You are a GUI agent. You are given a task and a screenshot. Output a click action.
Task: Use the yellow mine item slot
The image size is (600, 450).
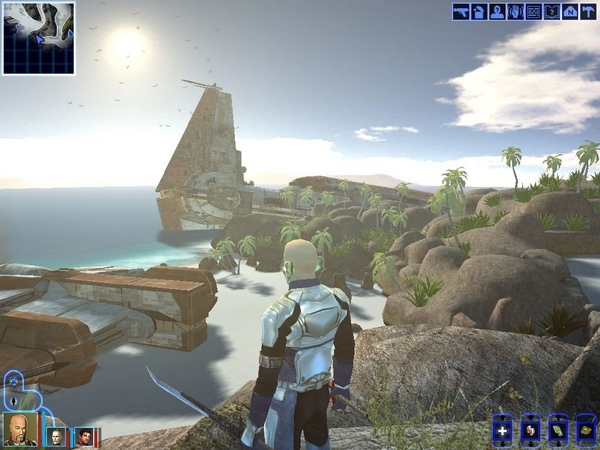tap(585, 430)
